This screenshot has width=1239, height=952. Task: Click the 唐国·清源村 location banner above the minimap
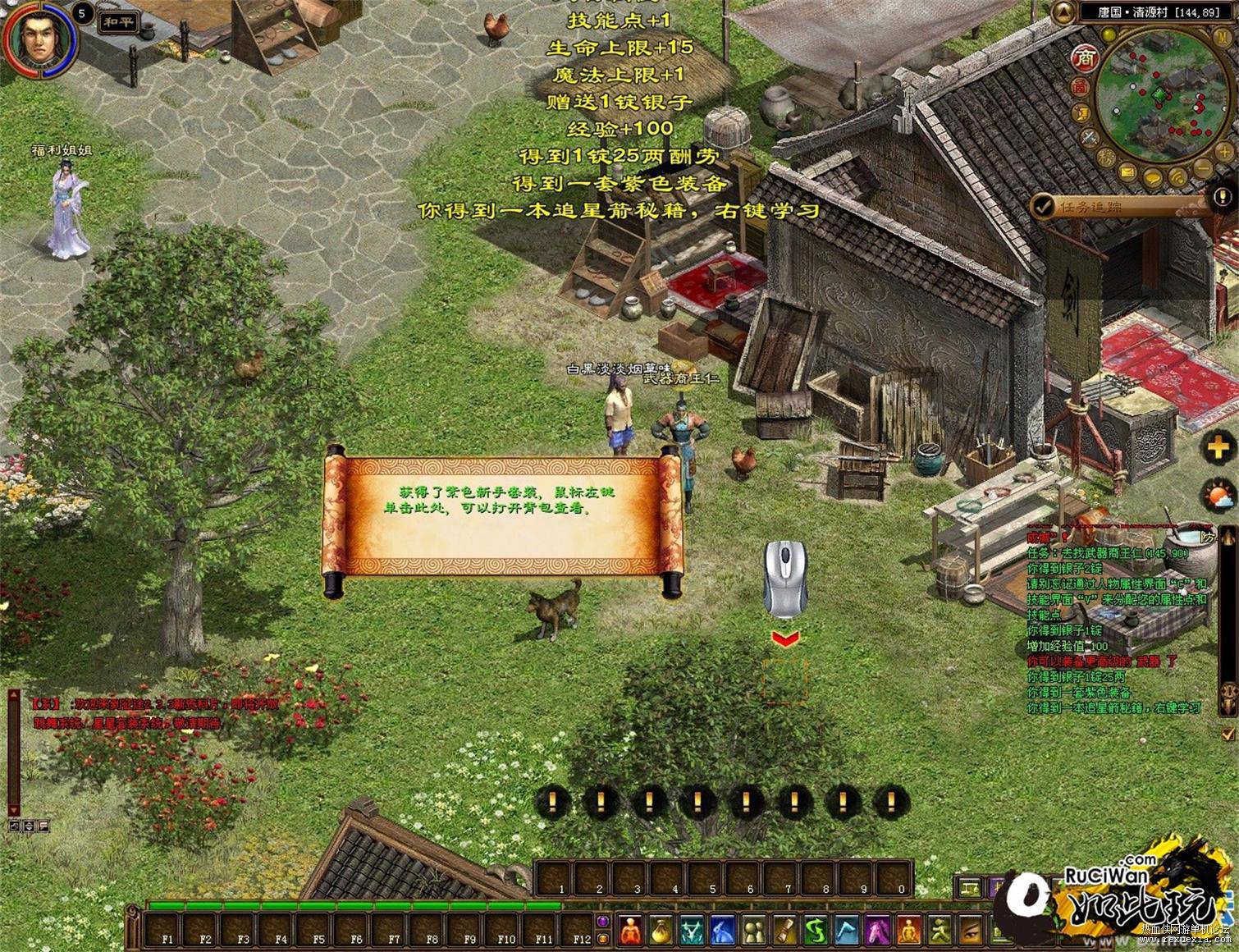[x=1159, y=12]
